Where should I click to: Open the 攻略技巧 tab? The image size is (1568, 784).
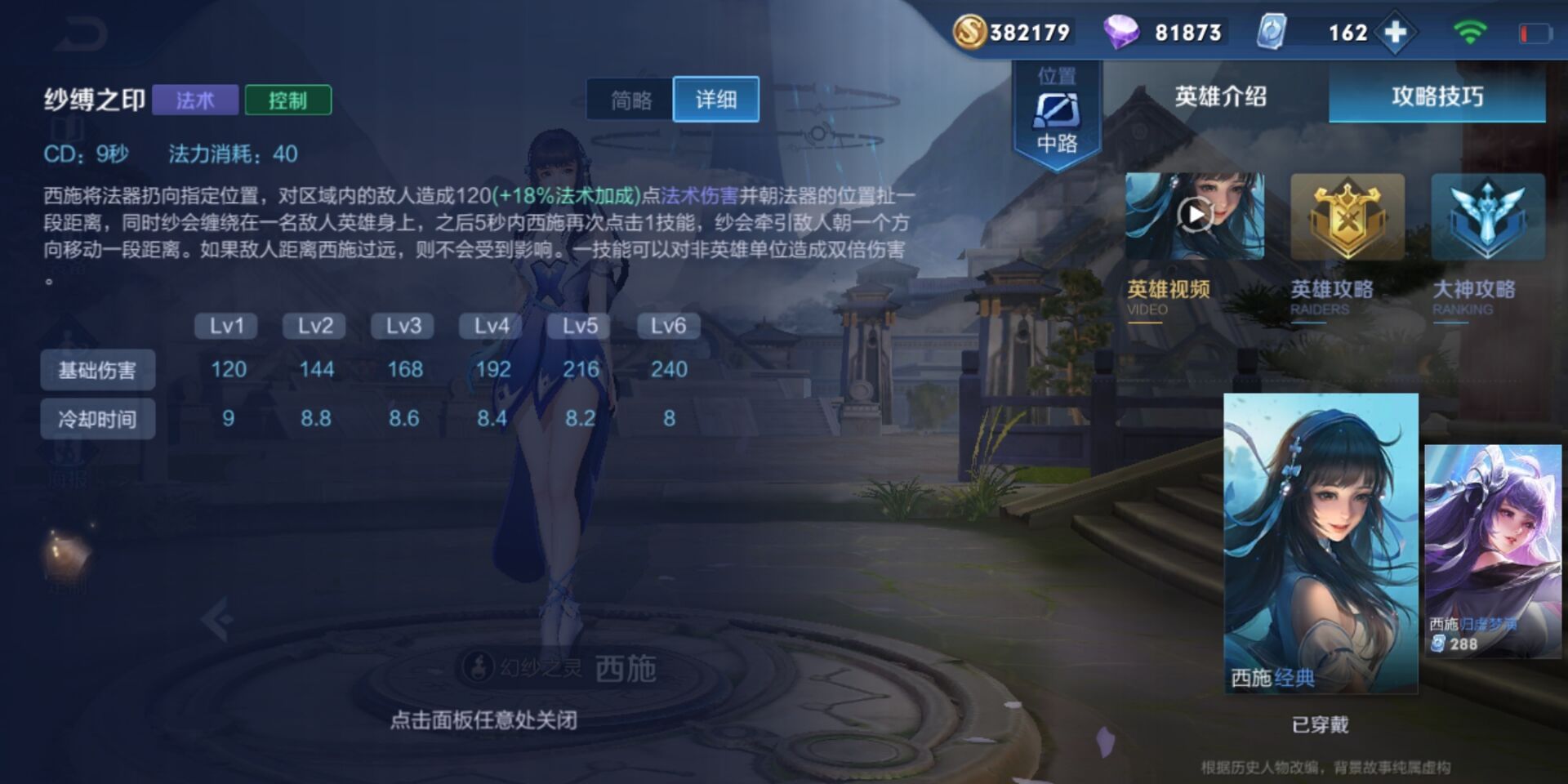(x=1436, y=96)
